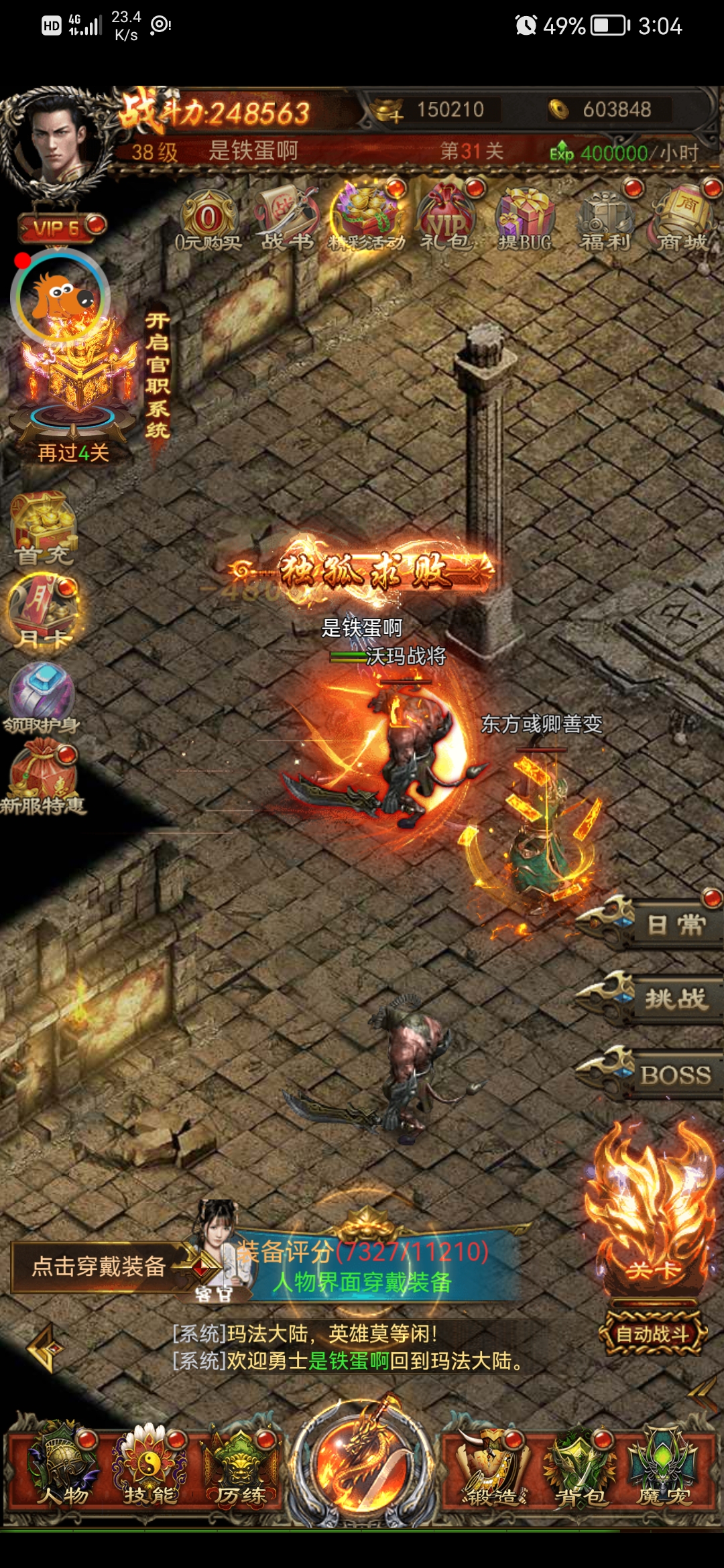Claim the 领取护身 ring icon

tap(42, 696)
